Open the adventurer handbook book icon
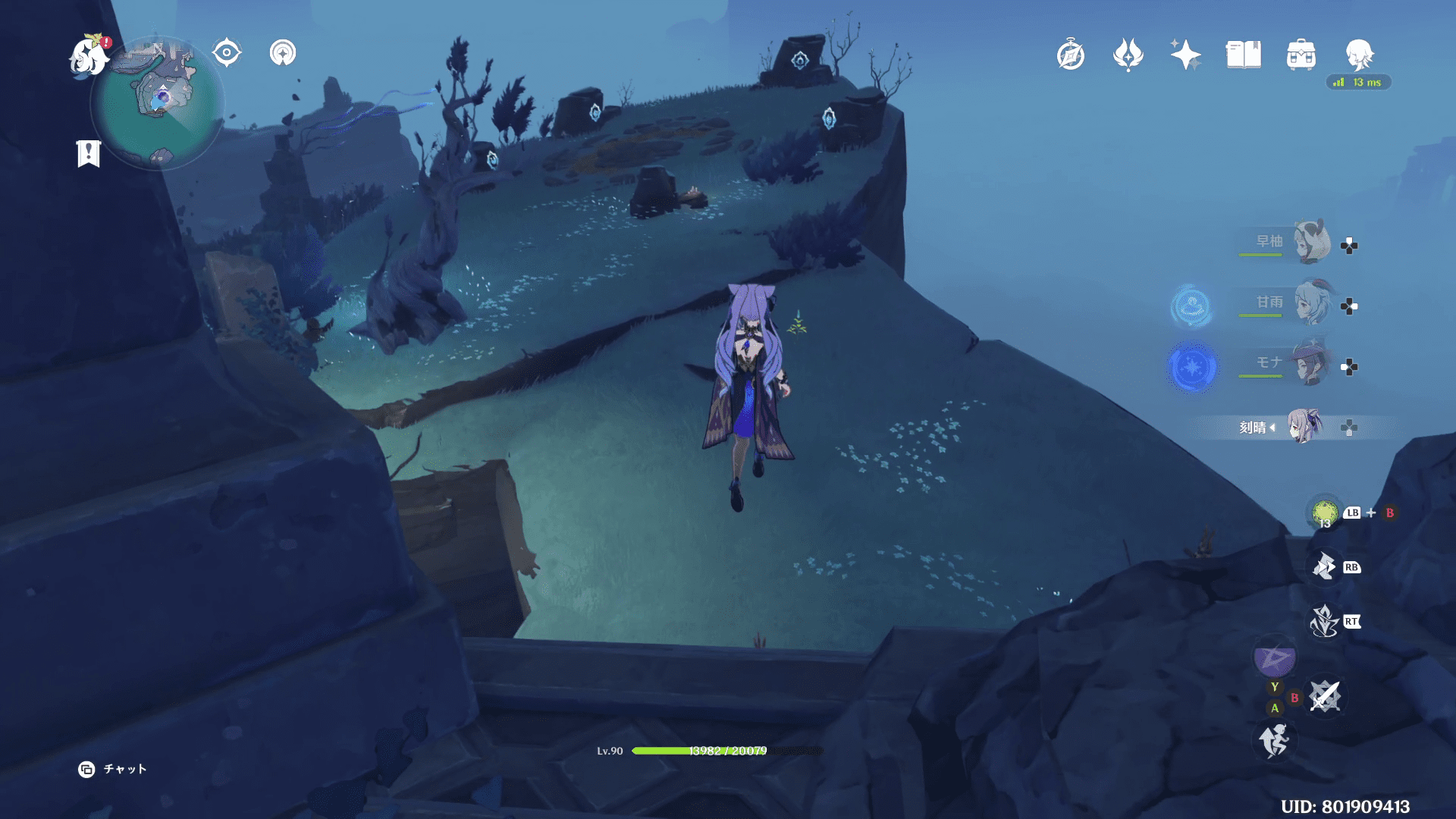This screenshot has height=819, width=1456. 1244,55
